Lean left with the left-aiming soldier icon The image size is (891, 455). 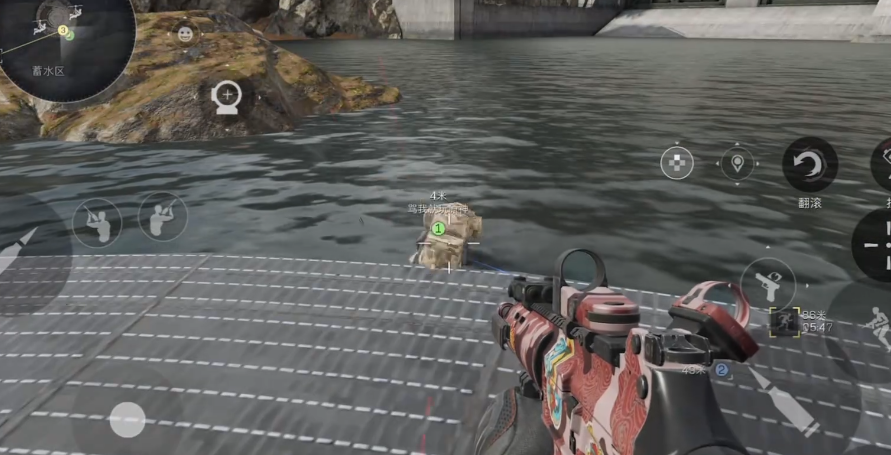[x=97, y=222]
